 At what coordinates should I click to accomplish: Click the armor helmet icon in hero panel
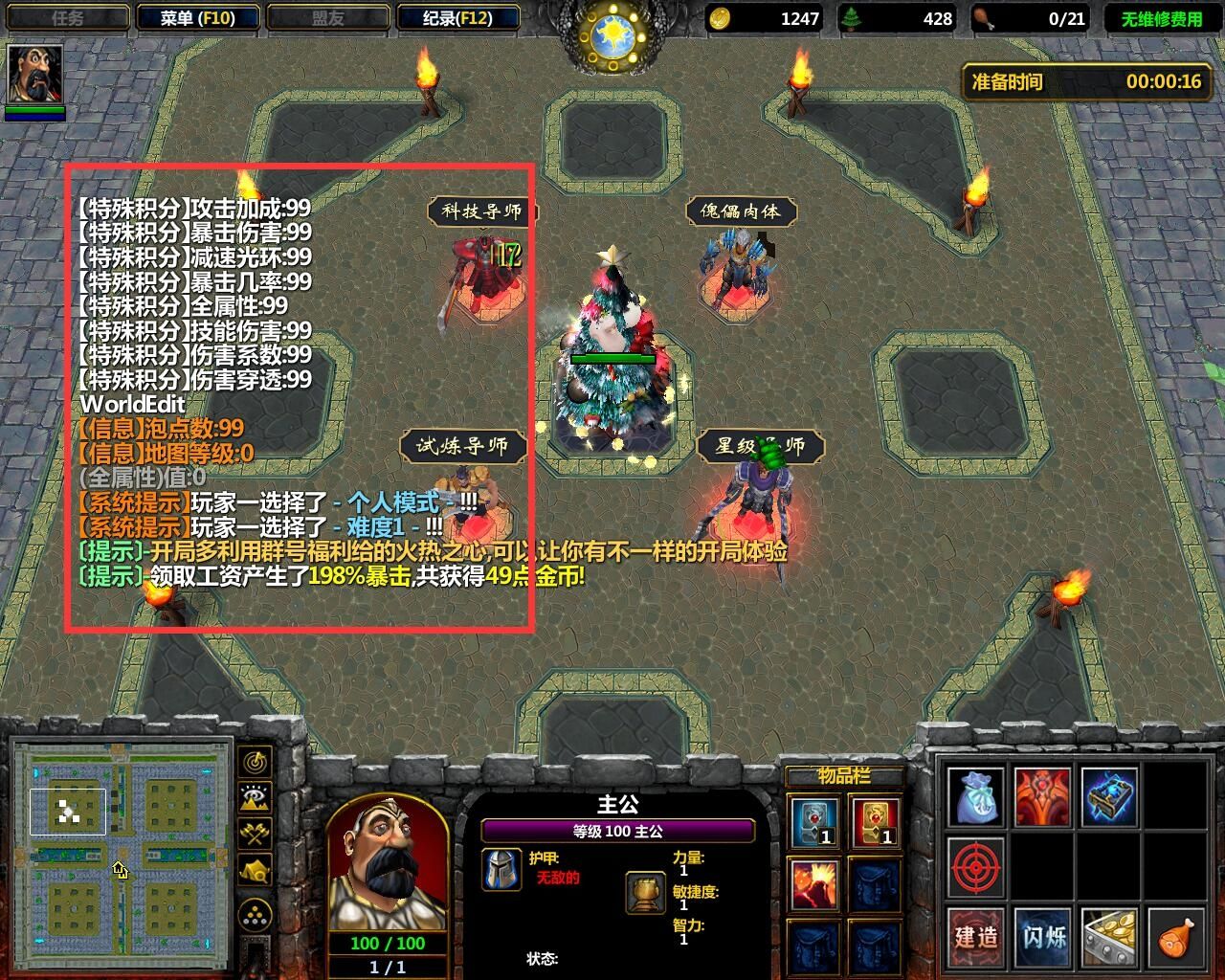[501, 871]
